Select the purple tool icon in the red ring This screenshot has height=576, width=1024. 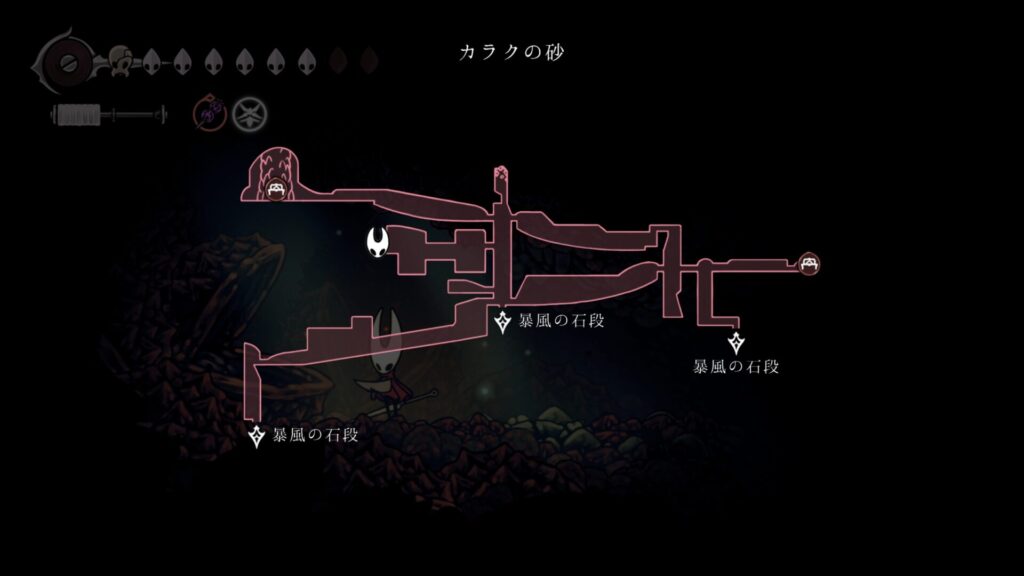tap(209, 115)
